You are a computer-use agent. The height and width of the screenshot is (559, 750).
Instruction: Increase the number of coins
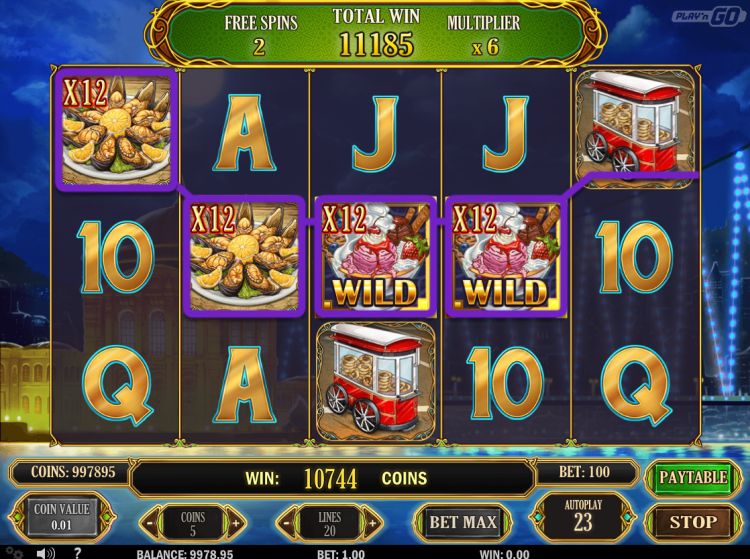(235, 522)
